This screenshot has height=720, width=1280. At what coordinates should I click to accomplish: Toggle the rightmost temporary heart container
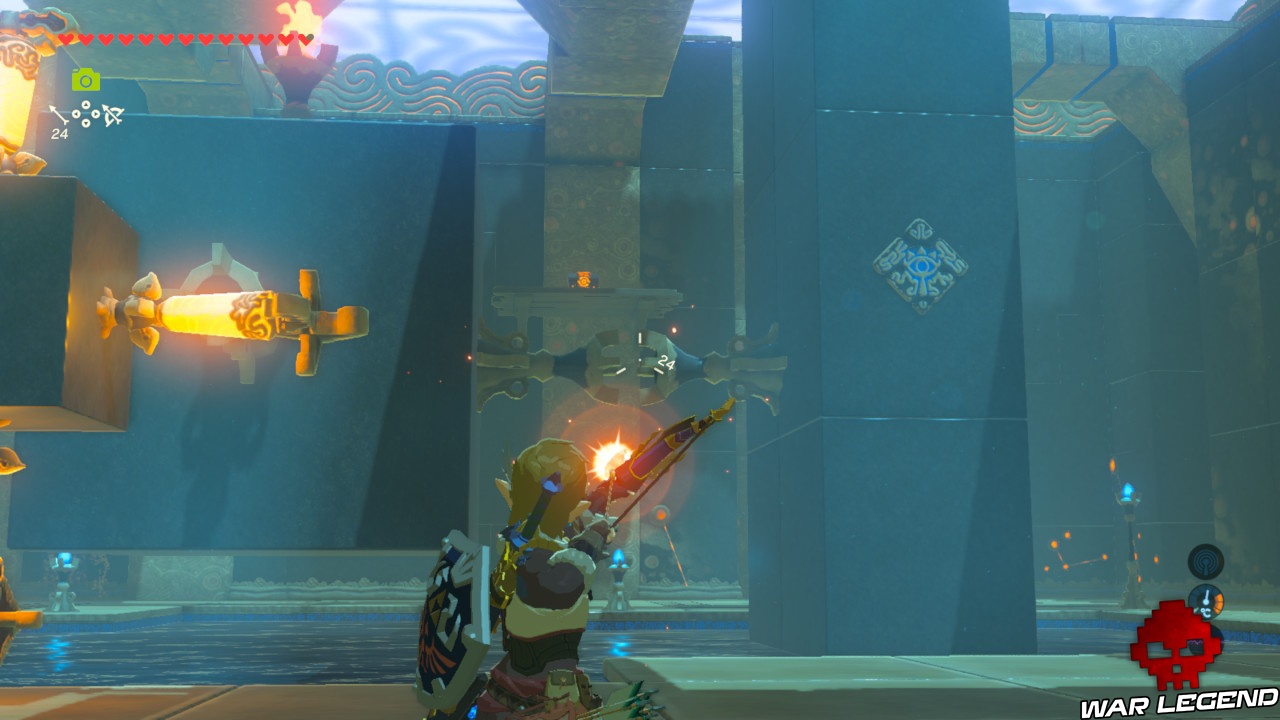coord(303,40)
